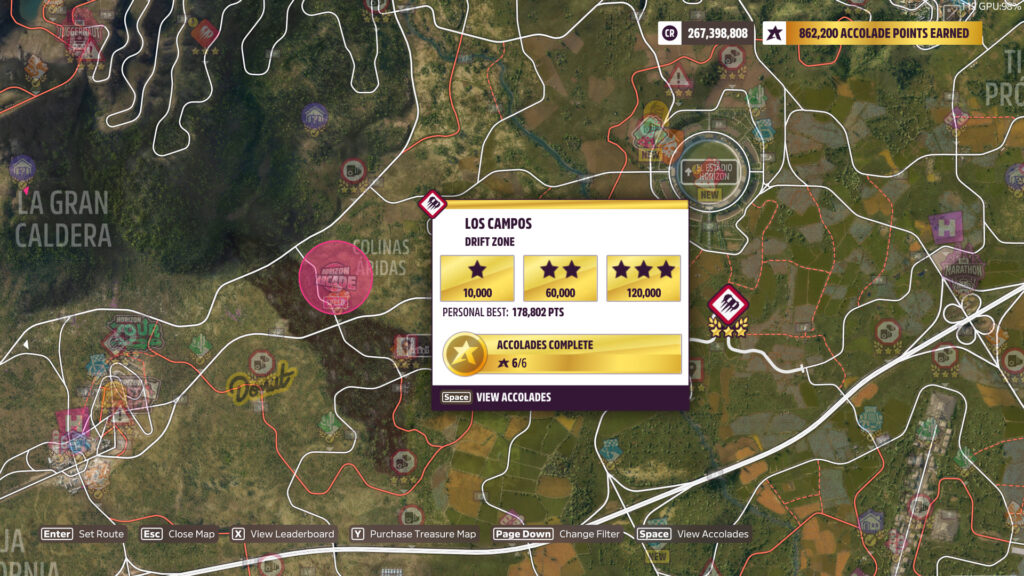Click Set Route in the bottom bar

(x=83, y=534)
